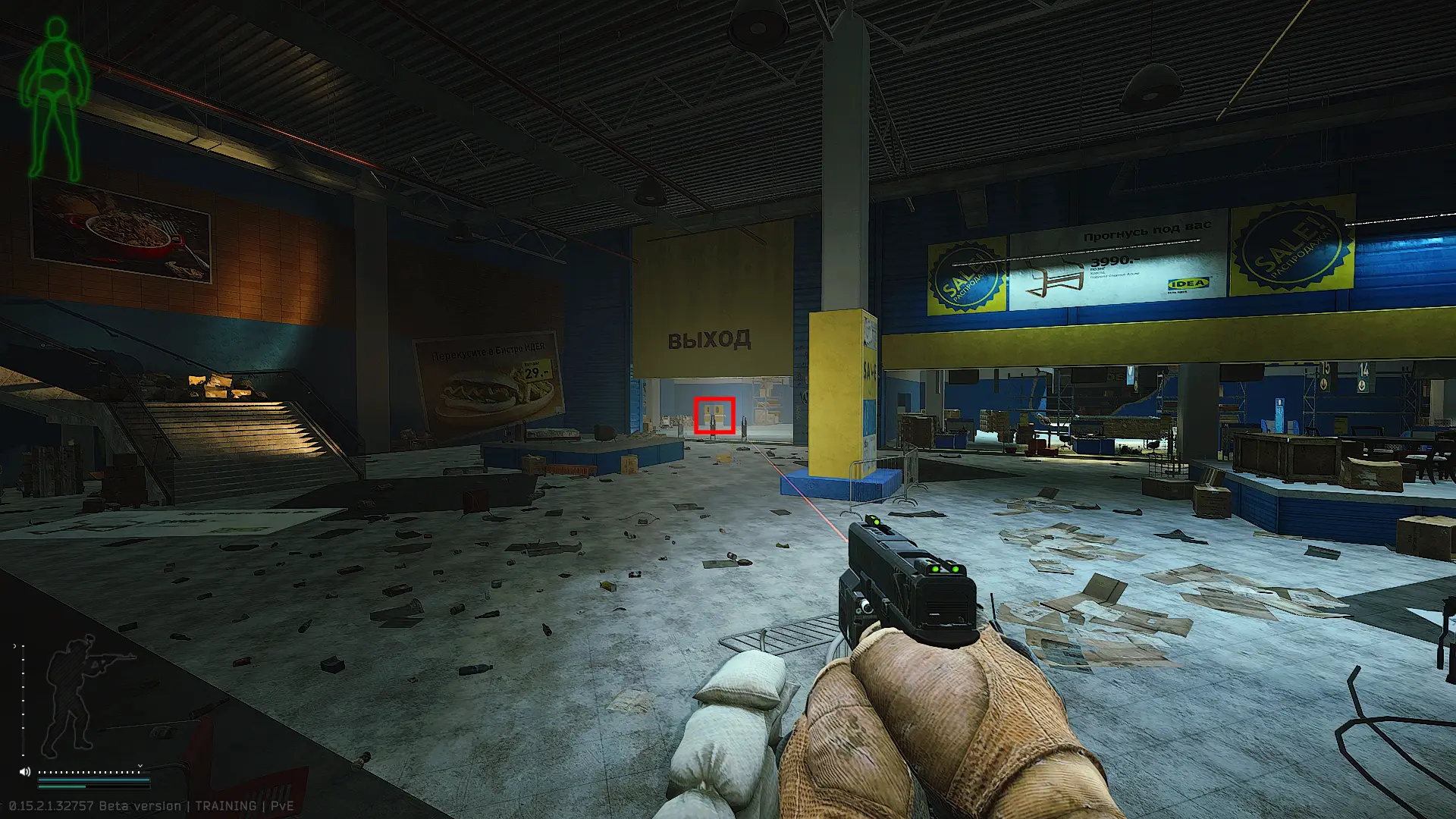
Task: Click the green body health silhouette
Action: 55,99
